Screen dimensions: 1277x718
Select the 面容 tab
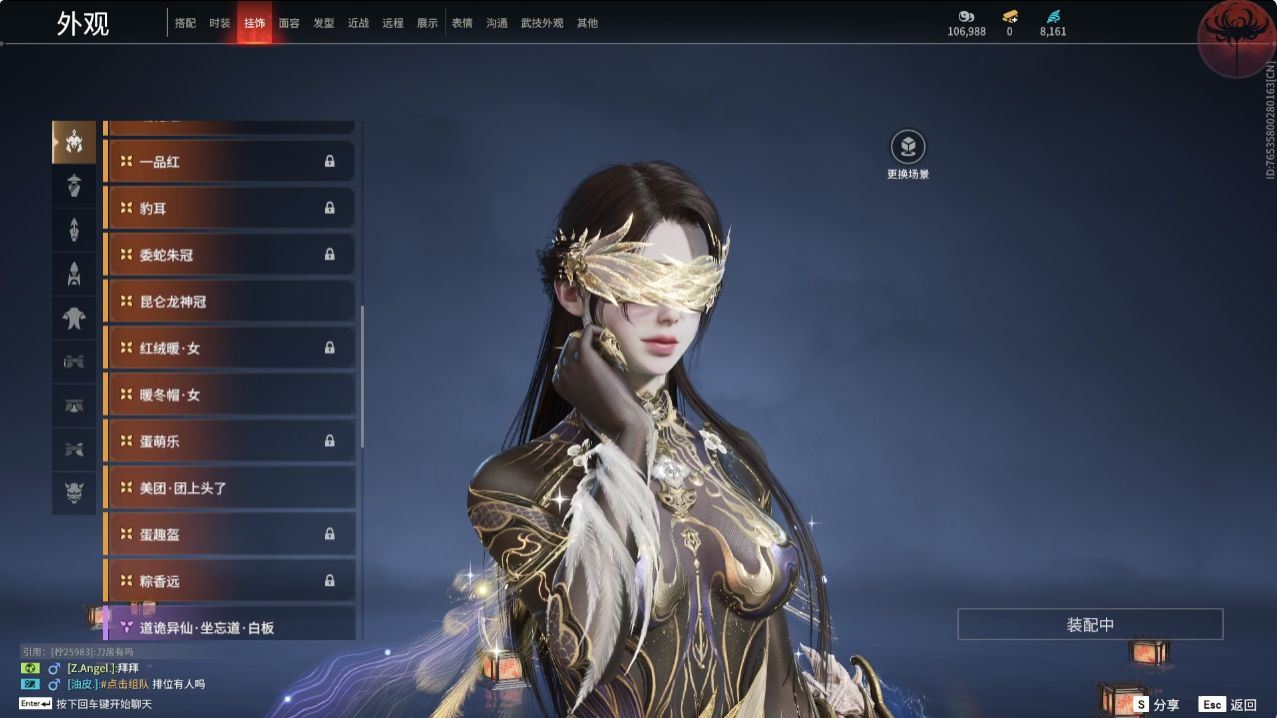click(x=289, y=23)
